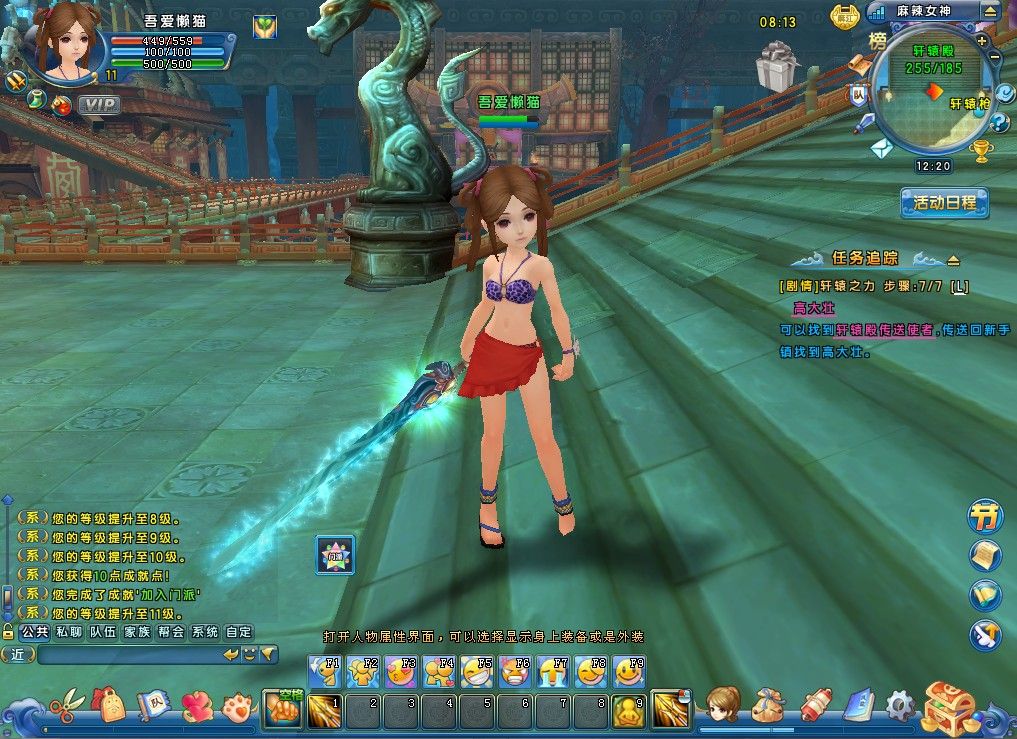Image resolution: width=1017 pixels, height=739 pixels.
Task: Open the mail envelope icon near minimap
Action: pos(881,148)
